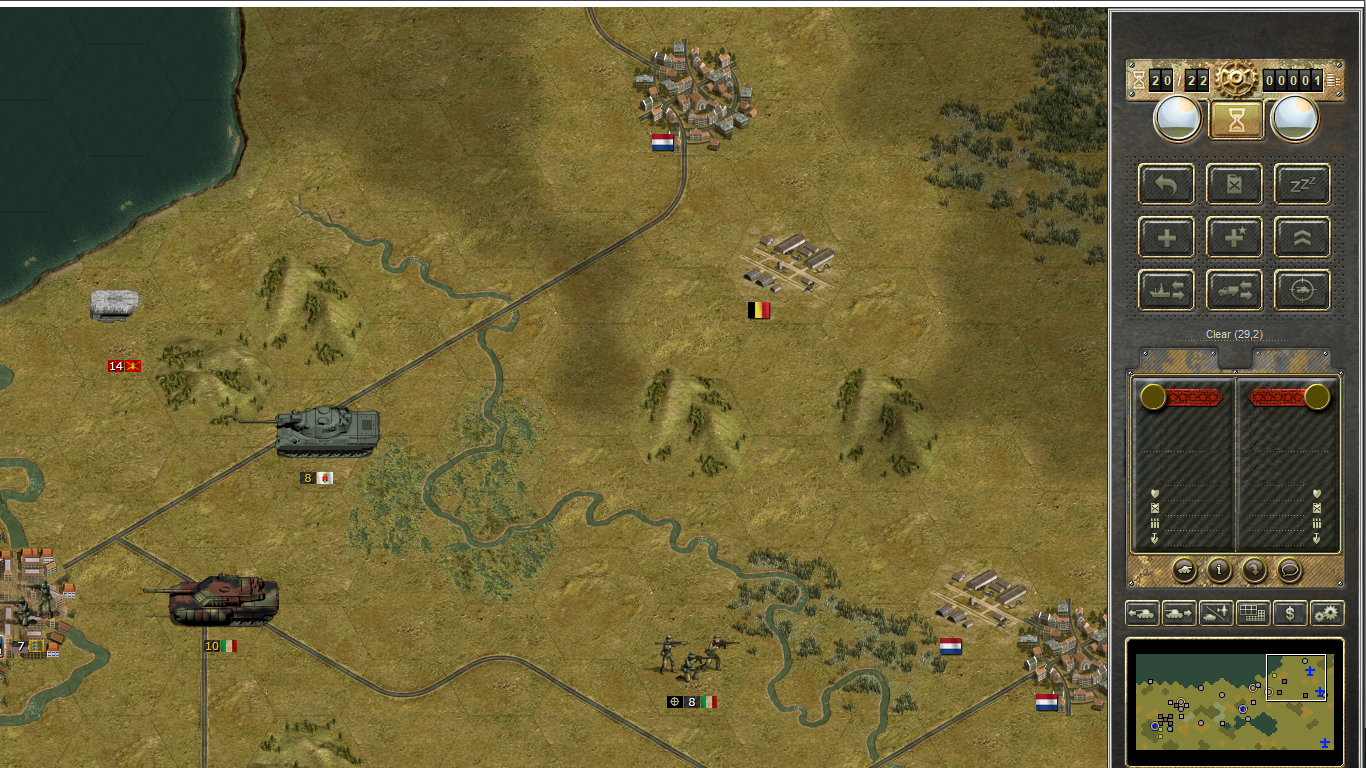End the turn with the hourglass button
Image resolution: width=1366 pixels, height=768 pixels.
[x=1236, y=120]
